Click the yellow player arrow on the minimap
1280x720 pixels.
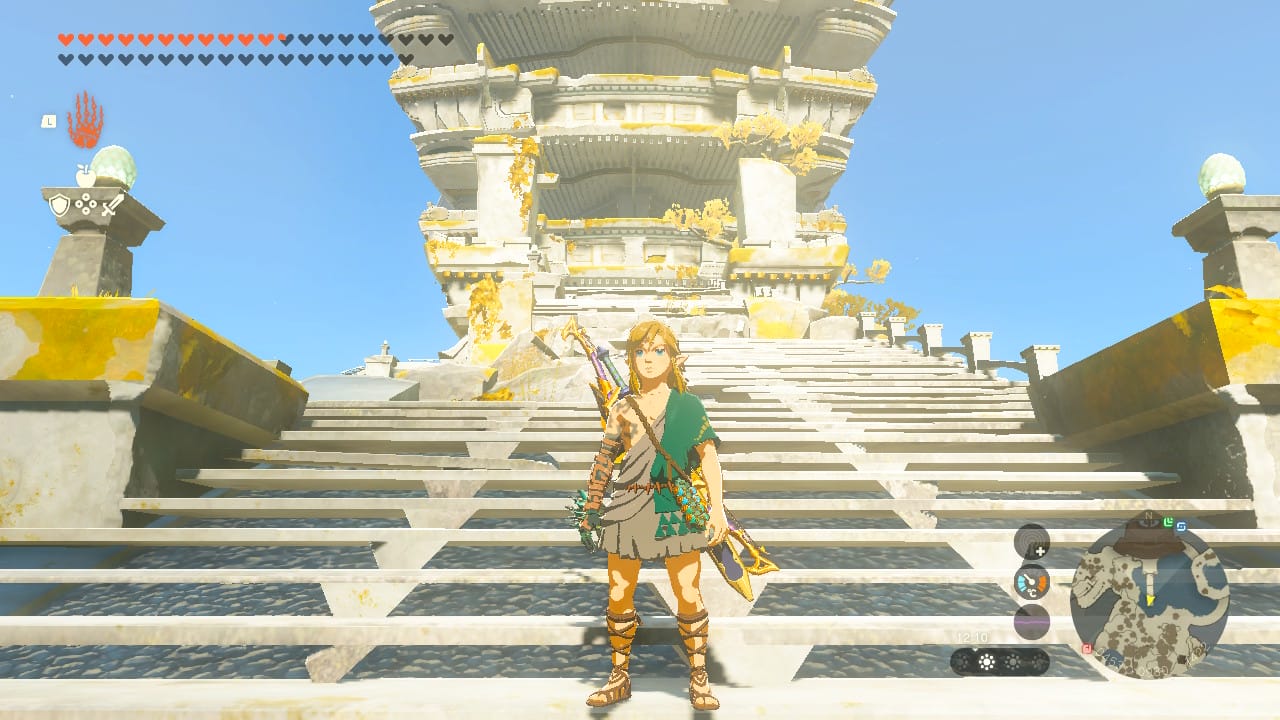(1150, 600)
